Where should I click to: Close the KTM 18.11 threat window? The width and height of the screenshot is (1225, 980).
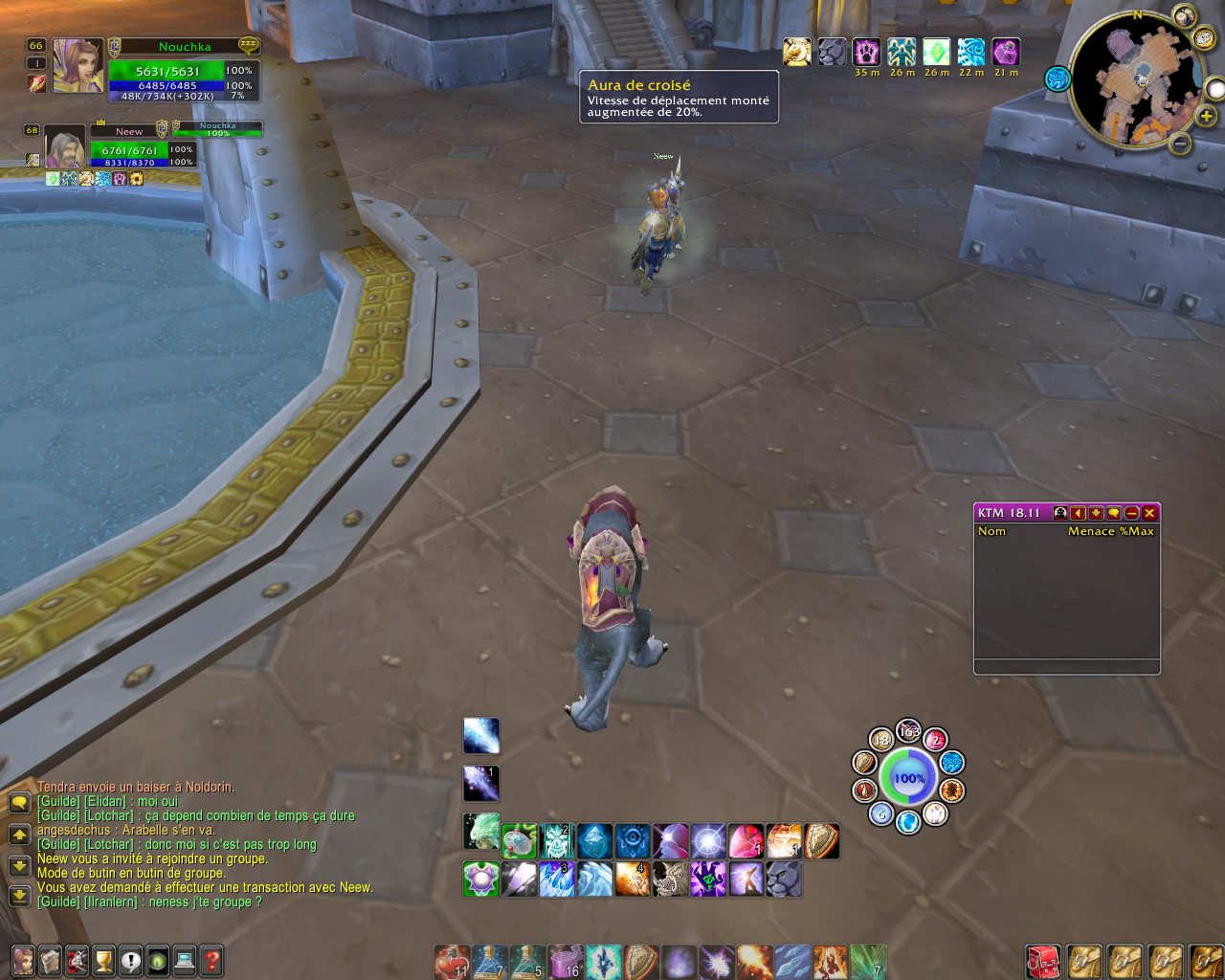pyautogui.click(x=1149, y=513)
